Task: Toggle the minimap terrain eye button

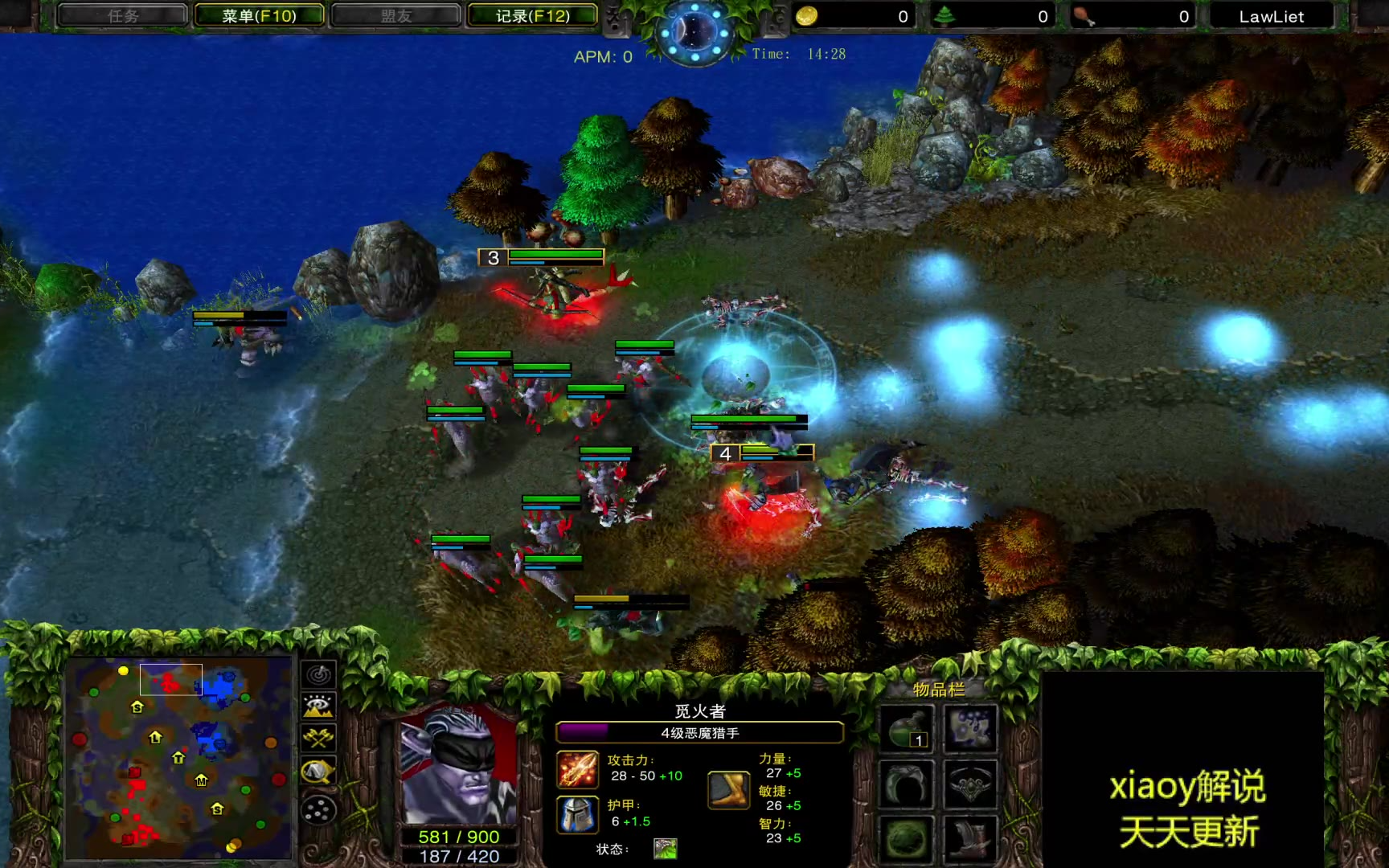Action: (318, 706)
